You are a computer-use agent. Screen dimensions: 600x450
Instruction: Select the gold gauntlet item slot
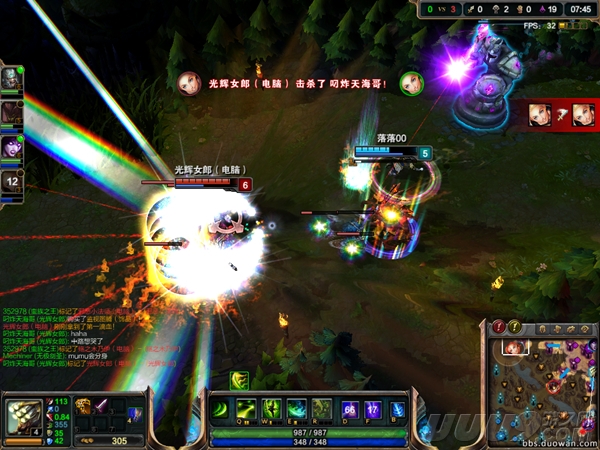84,405
